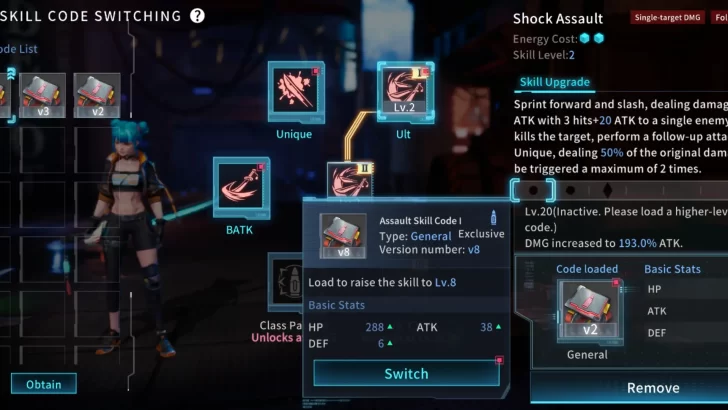The height and width of the screenshot is (410, 728).
Task: Click the loaded v2 General code icon
Action: point(587,310)
